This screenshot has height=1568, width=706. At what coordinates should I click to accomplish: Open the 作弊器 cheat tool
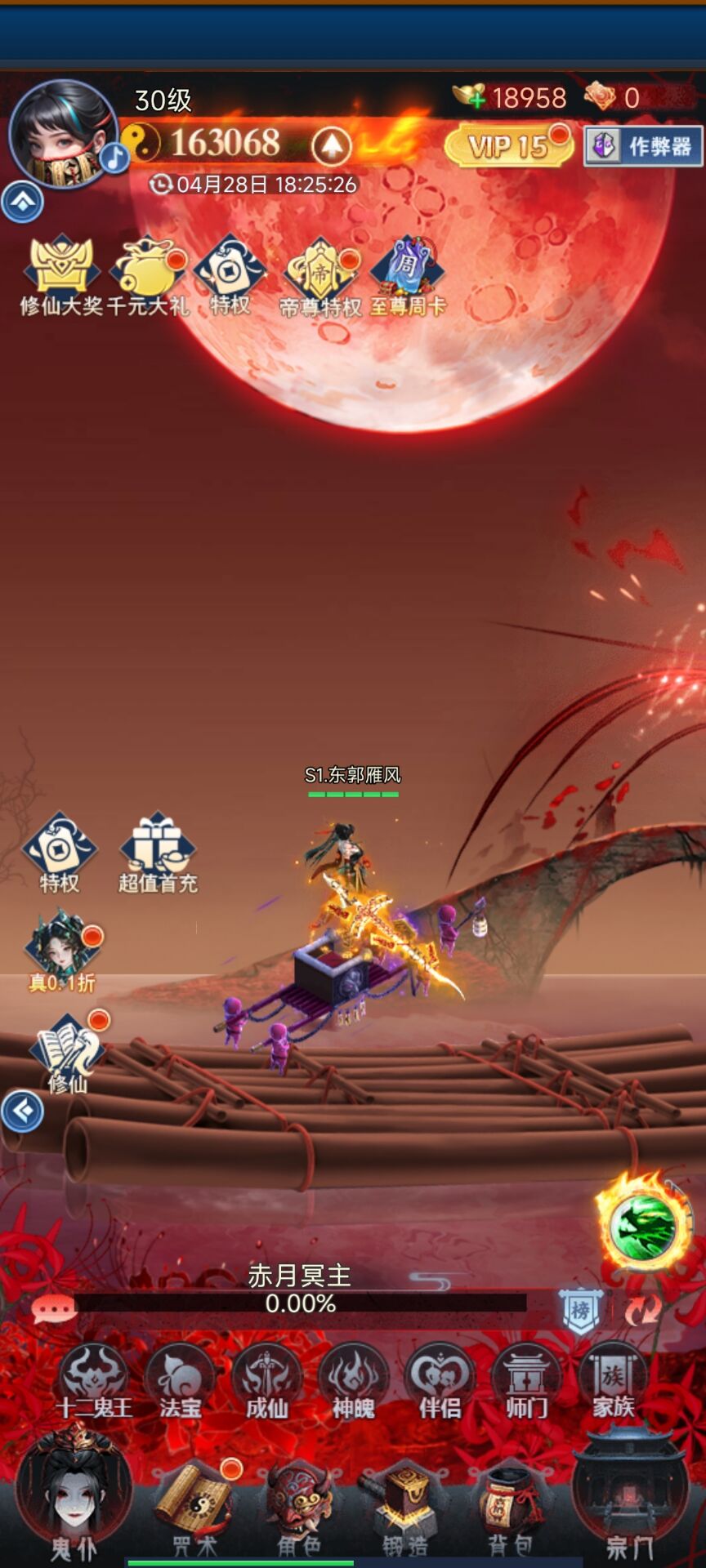tap(644, 147)
